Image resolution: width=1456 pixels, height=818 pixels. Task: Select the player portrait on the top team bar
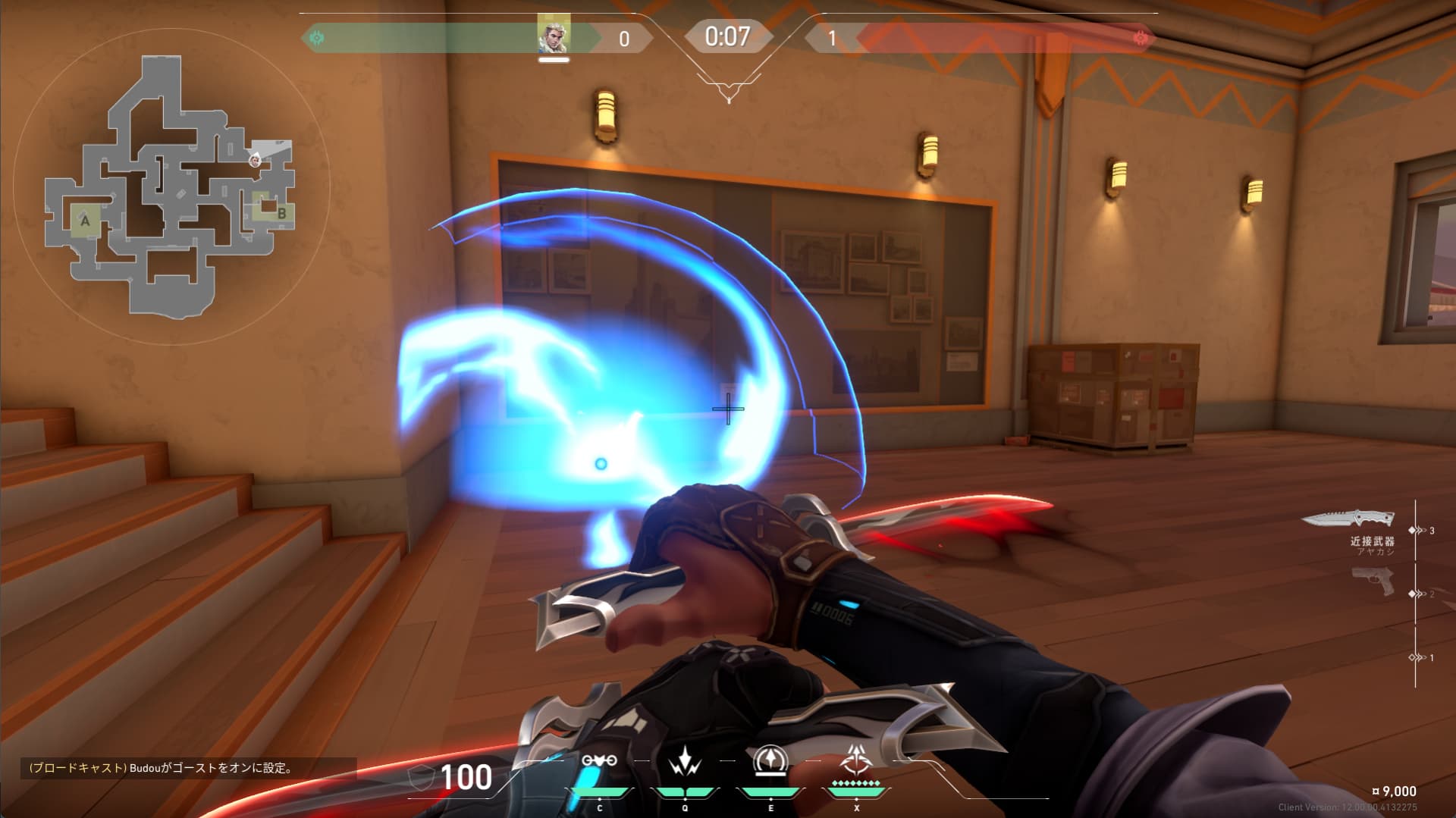coord(554,36)
